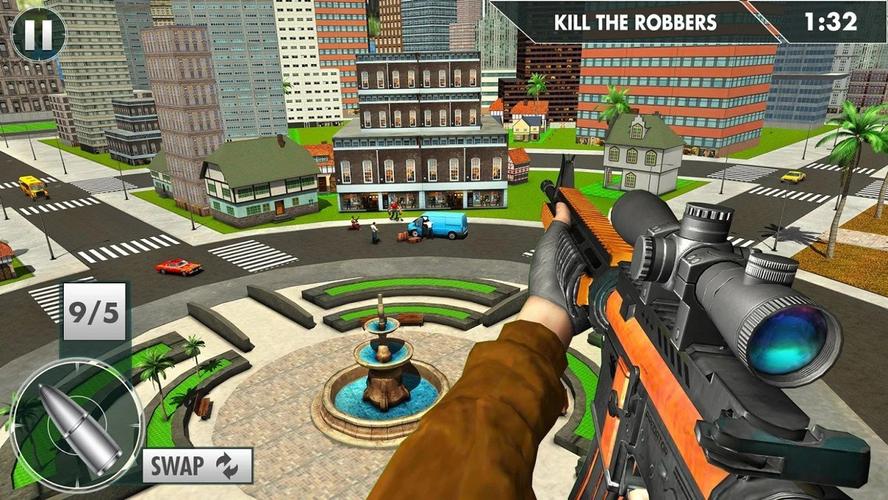
Task: Tap the SWAP weapon button
Action: pyautogui.click(x=197, y=465)
